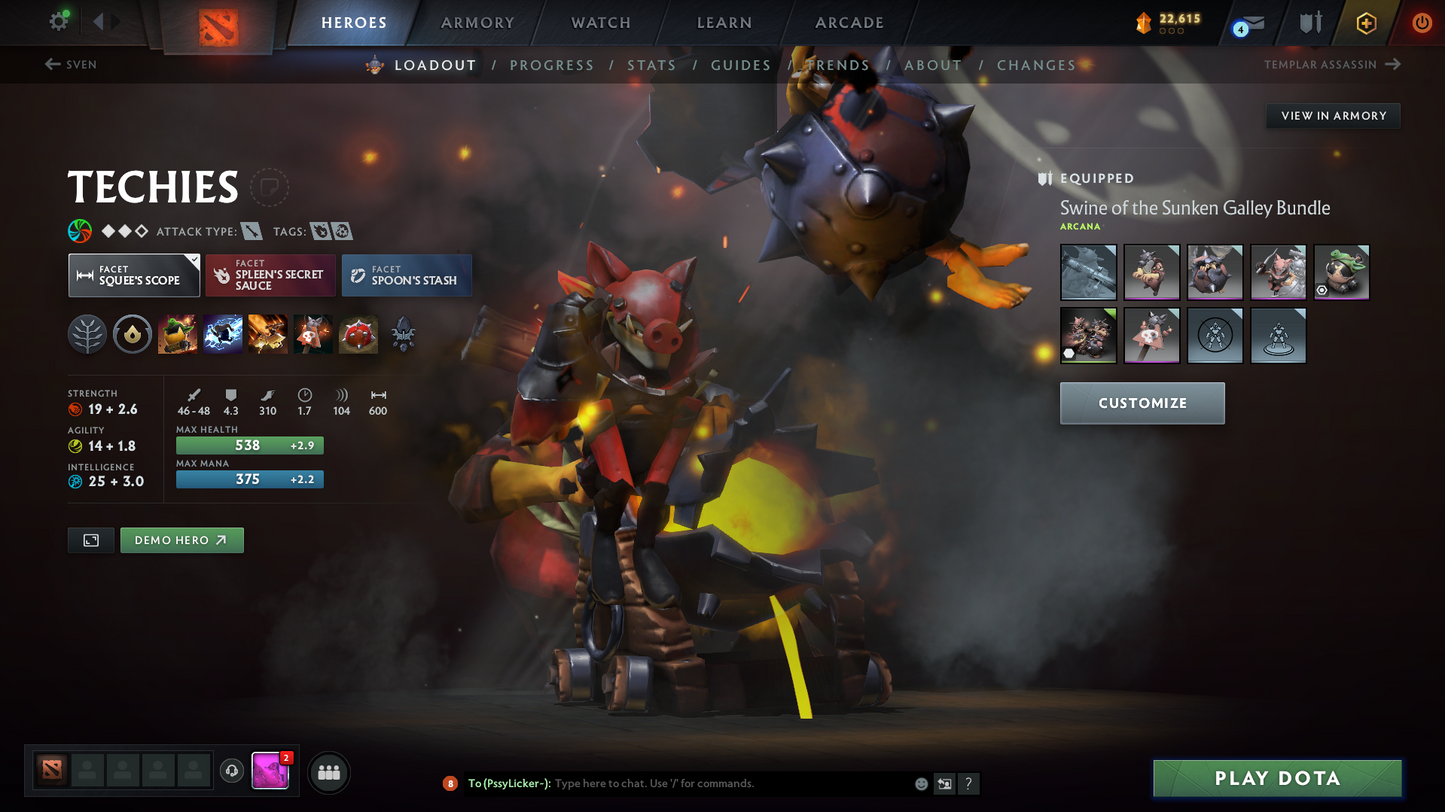
Task: Switch to the Watch tab
Action: 600,22
